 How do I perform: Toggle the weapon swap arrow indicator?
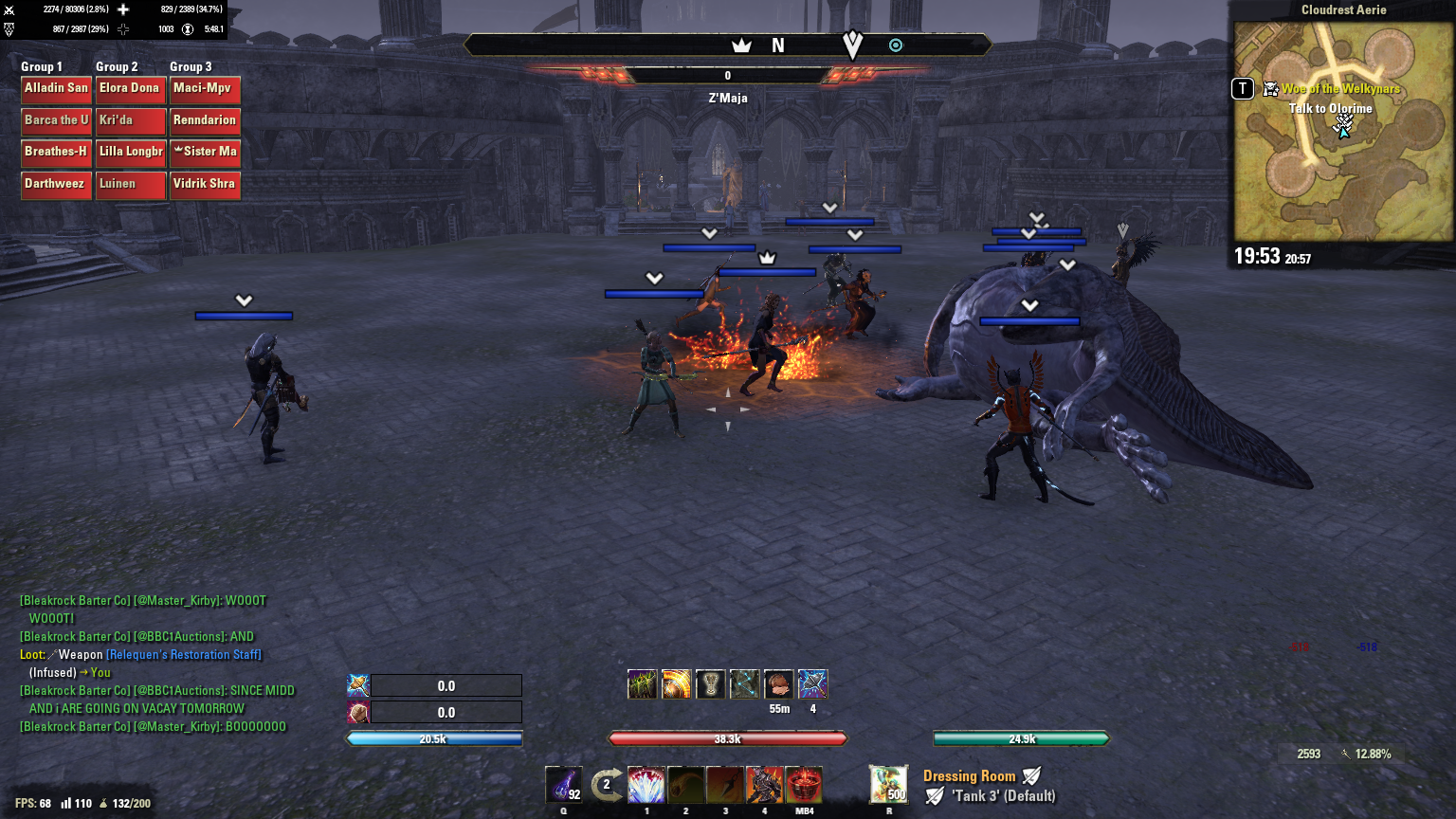(607, 785)
